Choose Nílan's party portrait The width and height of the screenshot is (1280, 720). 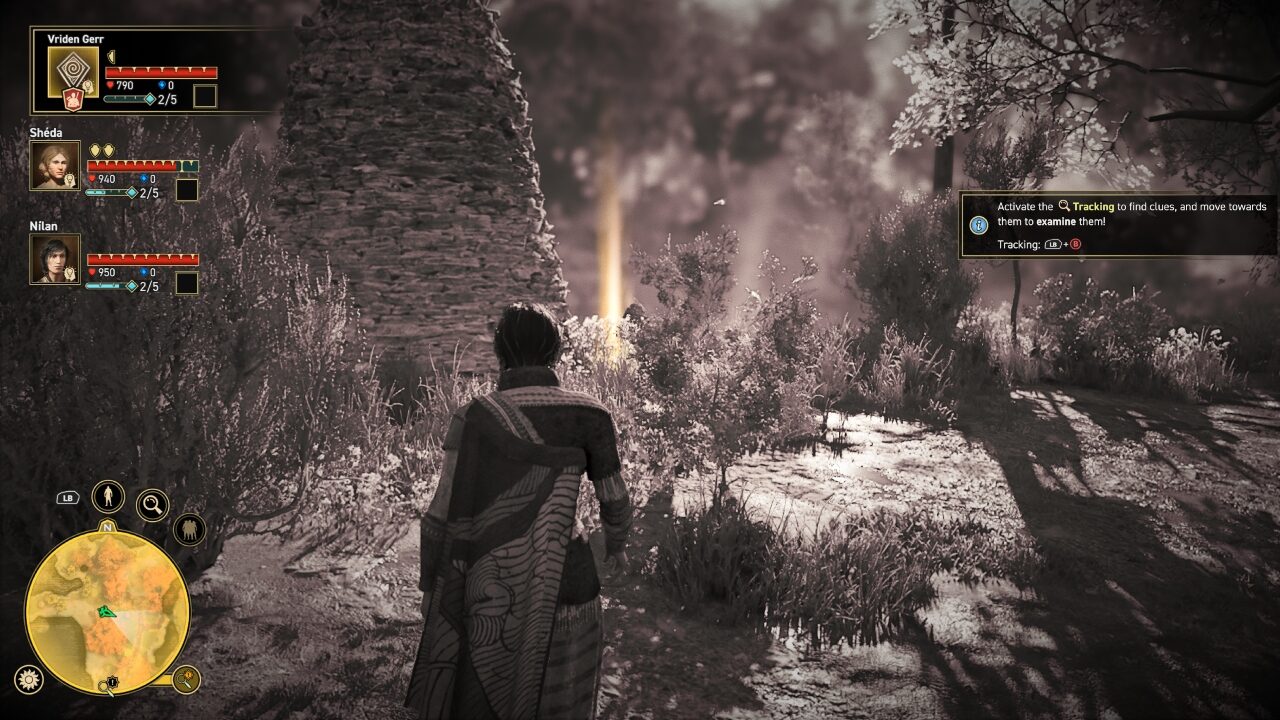(54, 259)
